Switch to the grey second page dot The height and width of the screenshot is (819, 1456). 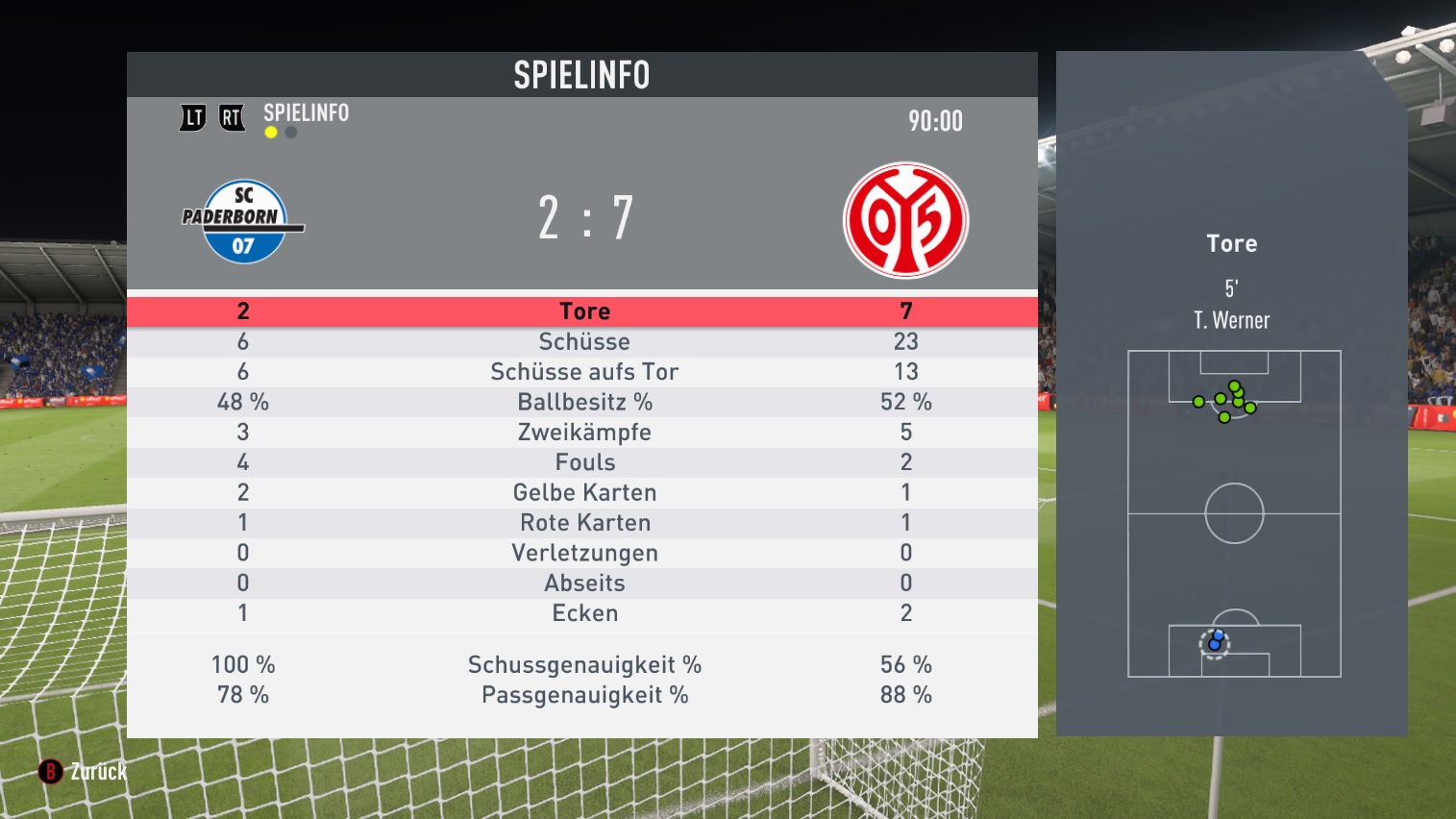click(x=291, y=133)
